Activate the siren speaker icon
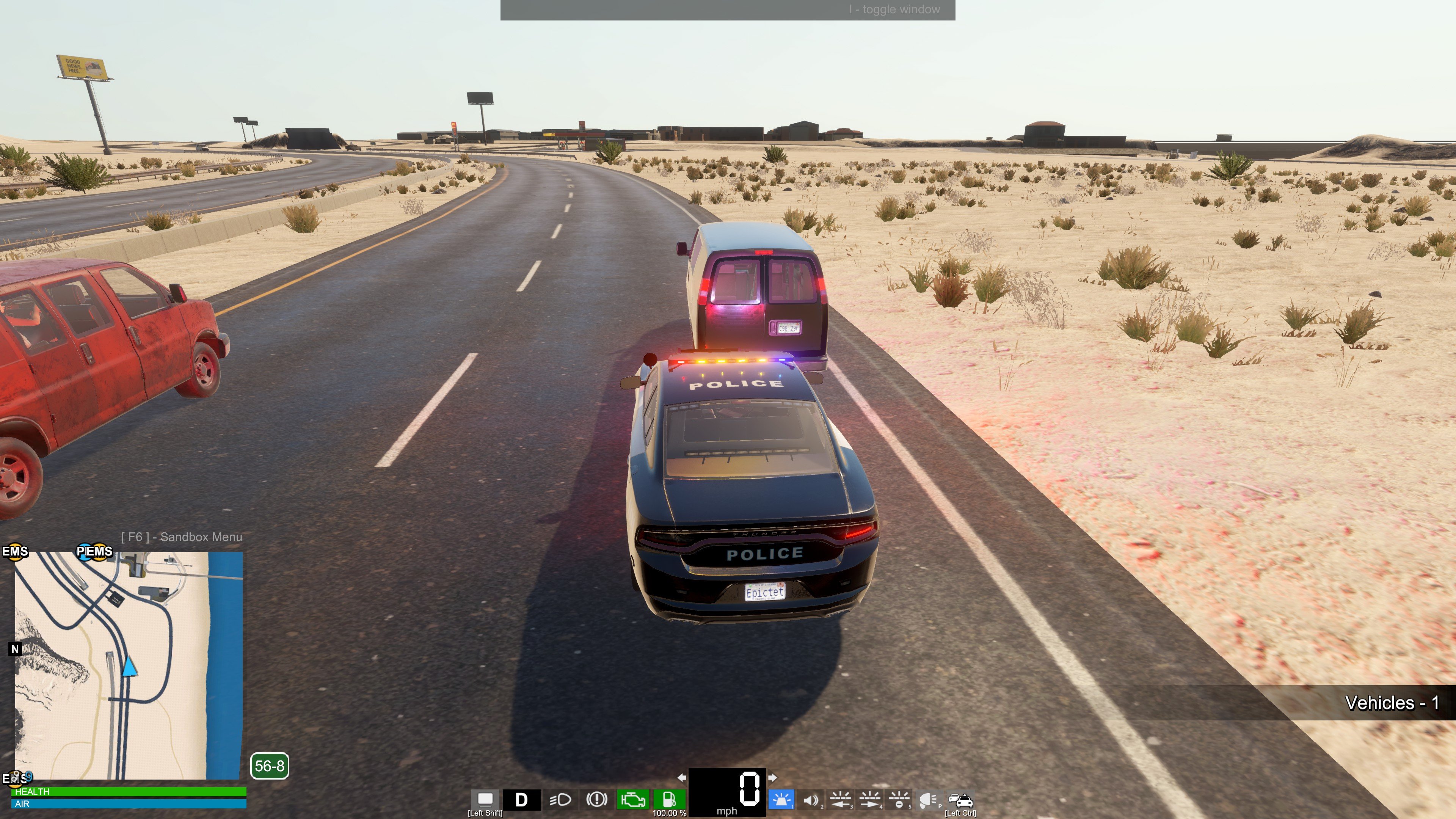 811,800
